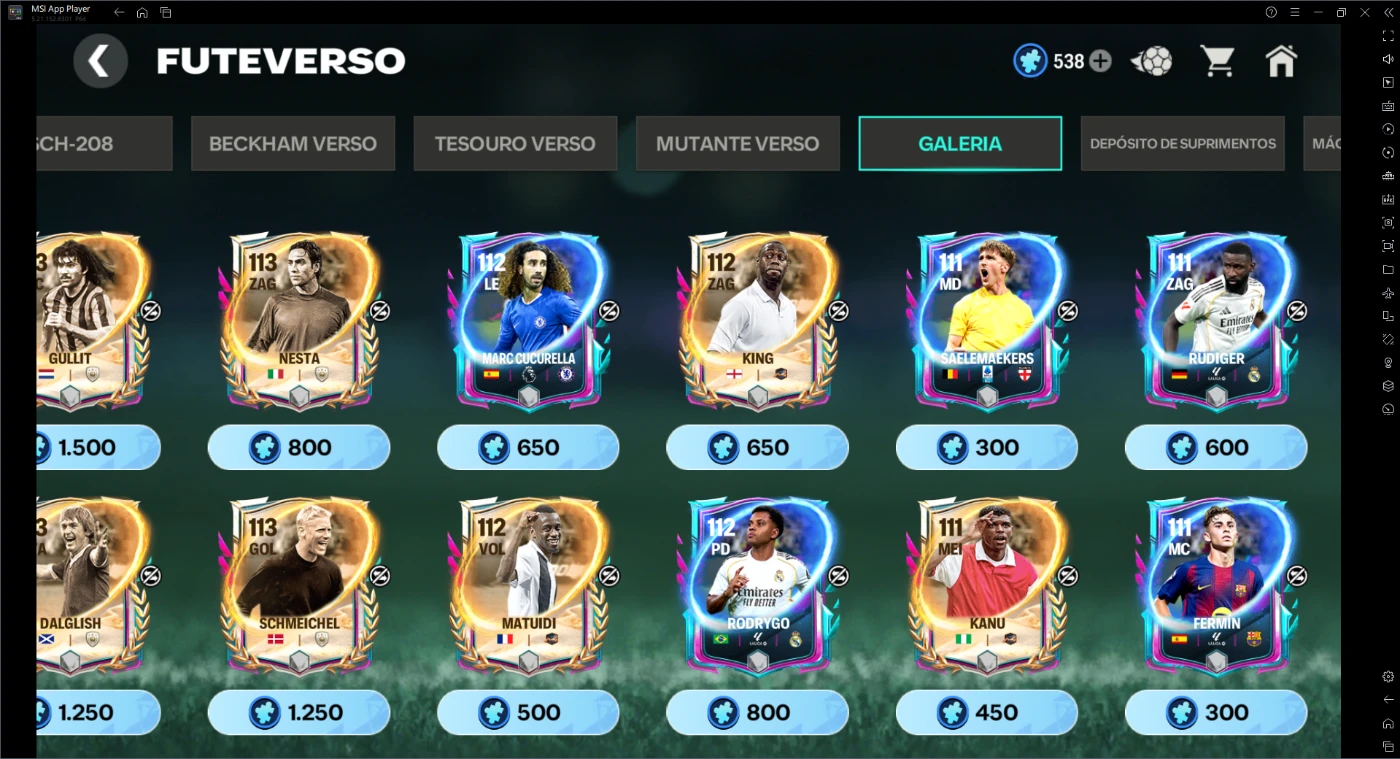Open the shopping cart
The image size is (1400, 759).
(1216, 60)
